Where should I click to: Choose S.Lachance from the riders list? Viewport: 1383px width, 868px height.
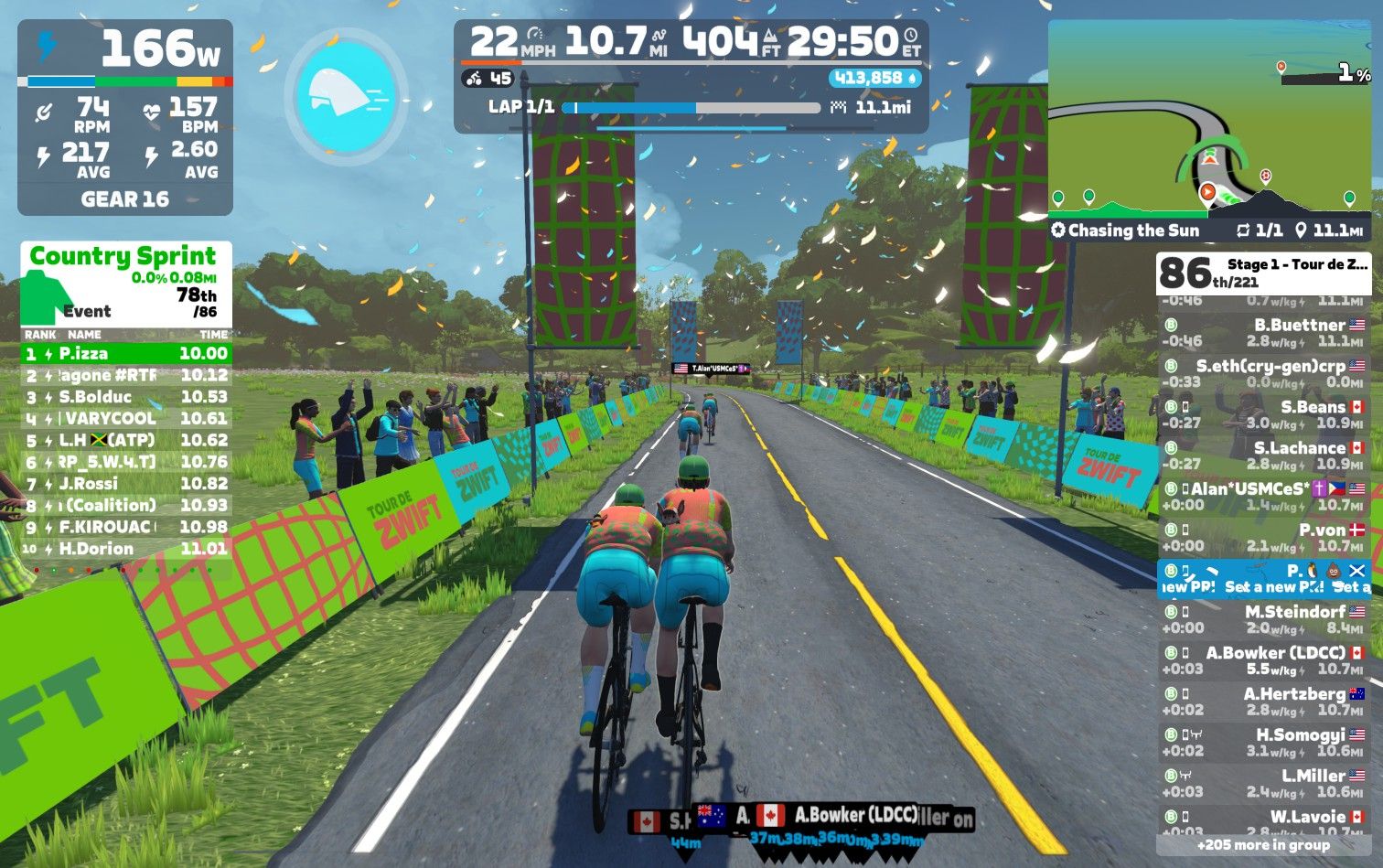tap(1264, 455)
